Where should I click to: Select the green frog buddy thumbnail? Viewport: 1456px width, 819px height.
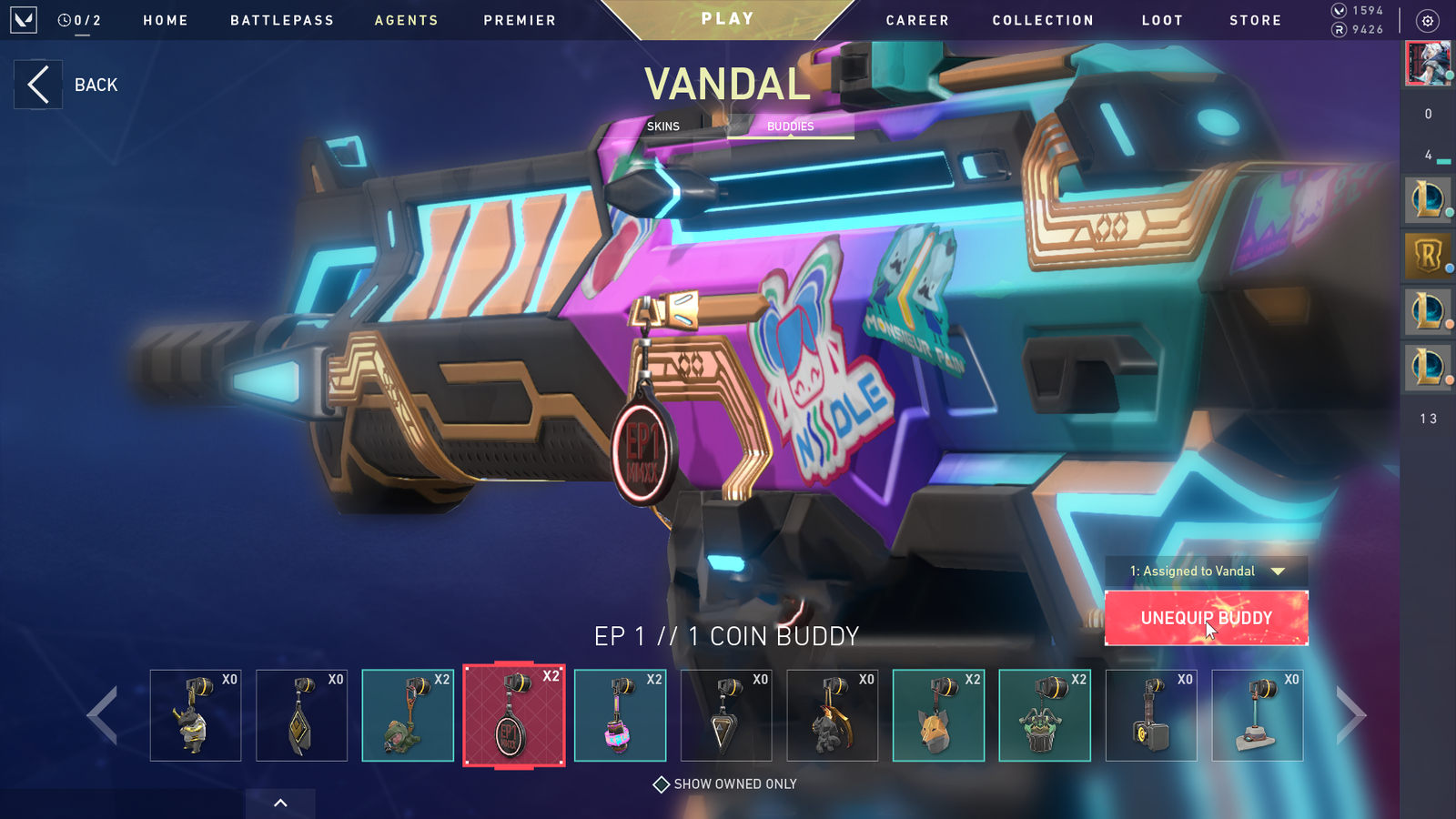pos(408,717)
